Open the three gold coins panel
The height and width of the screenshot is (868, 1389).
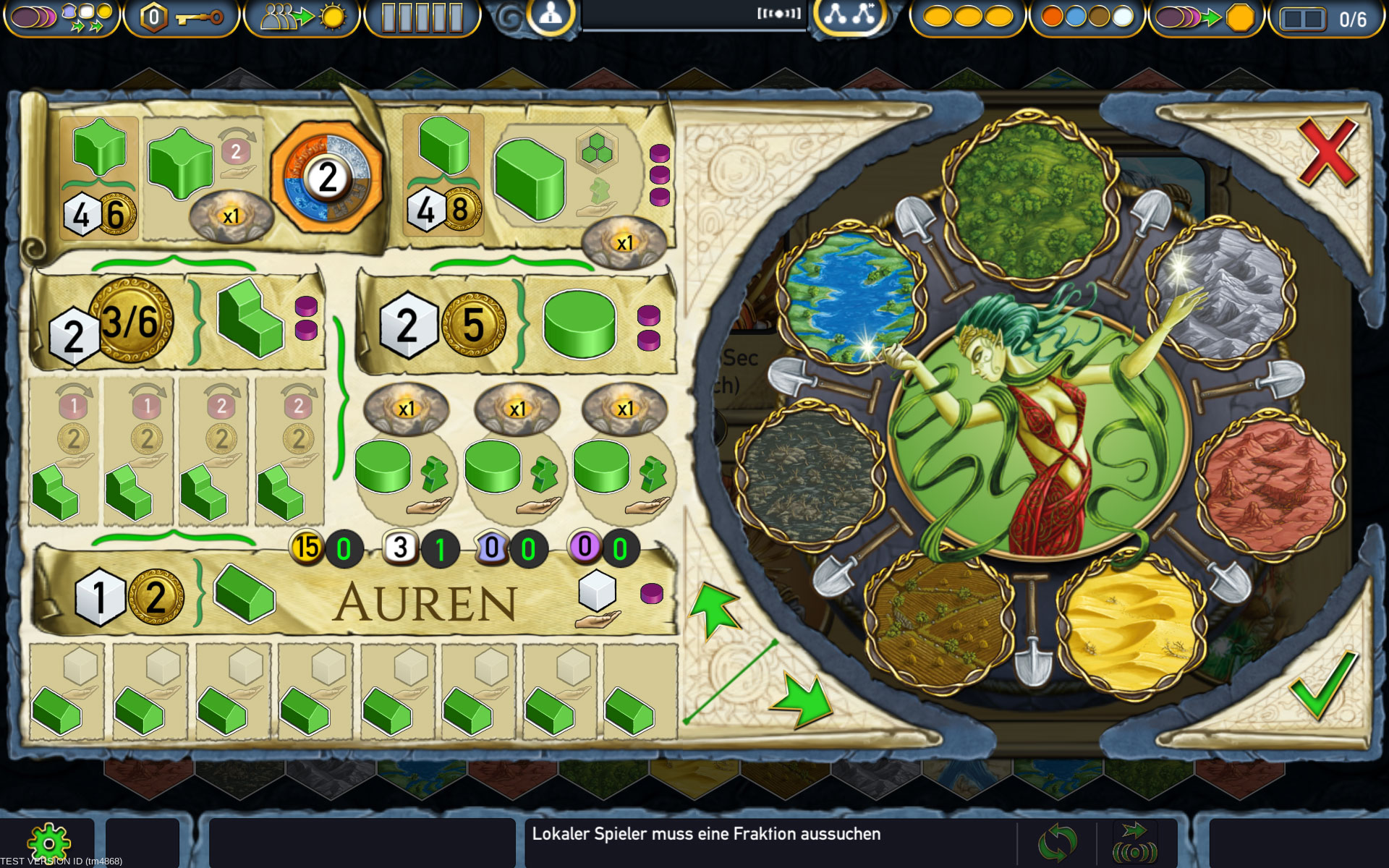coord(967,17)
